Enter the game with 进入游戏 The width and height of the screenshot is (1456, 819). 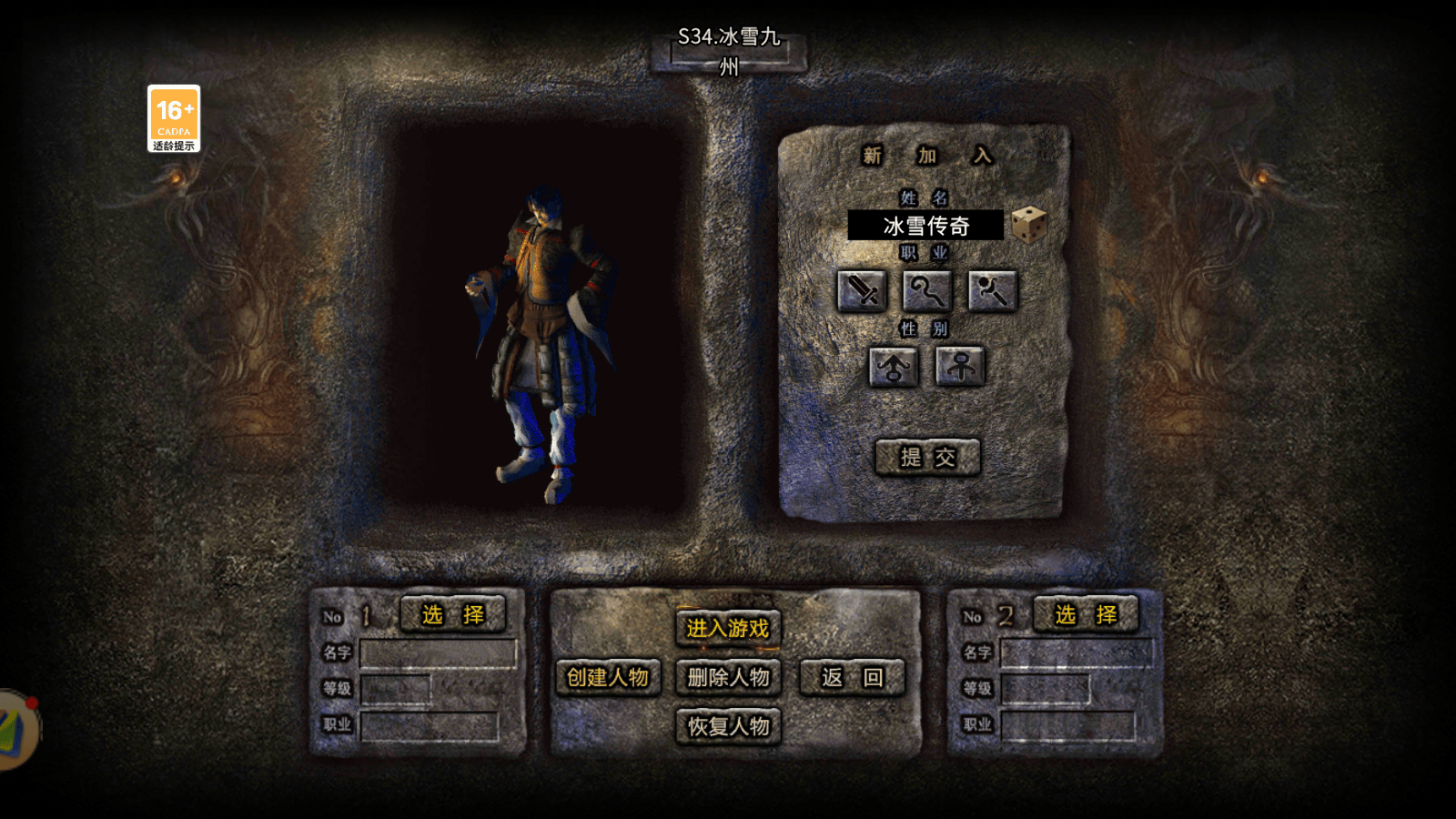pyautogui.click(x=728, y=628)
